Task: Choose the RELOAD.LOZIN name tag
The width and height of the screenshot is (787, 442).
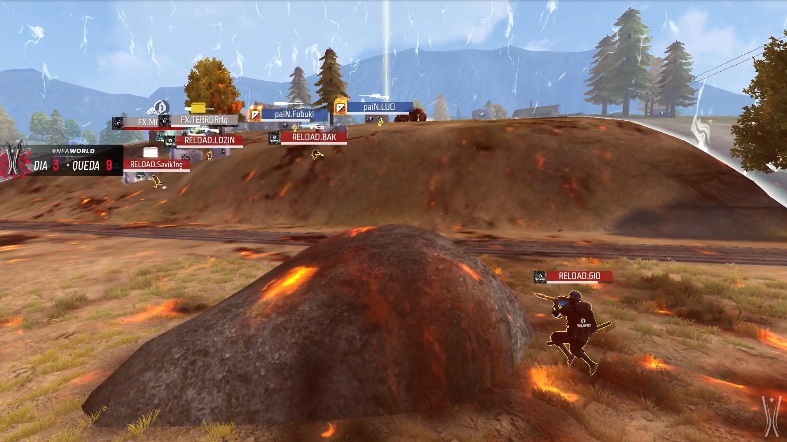Action: (x=208, y=142)
